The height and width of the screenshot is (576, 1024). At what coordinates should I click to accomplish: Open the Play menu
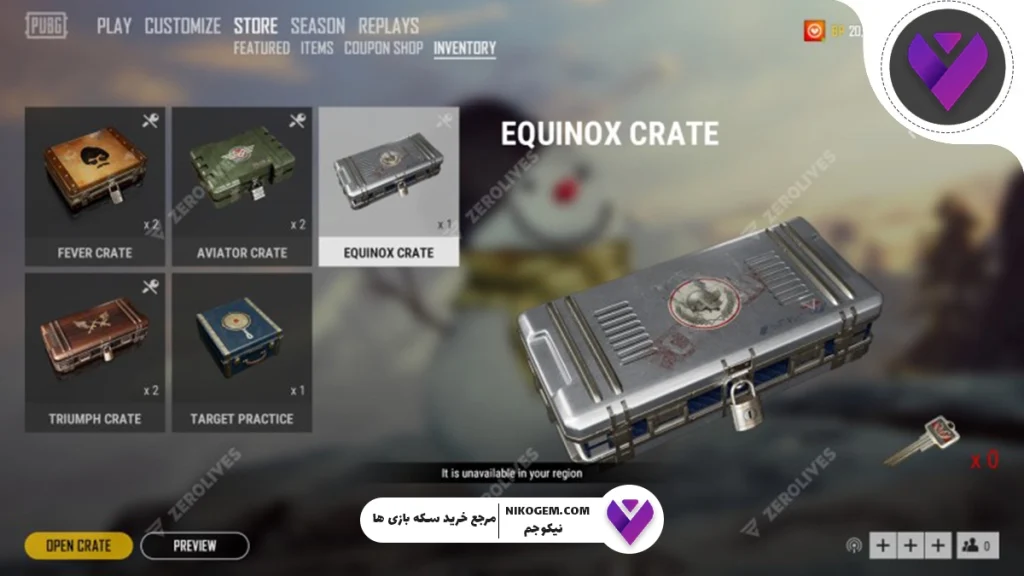(114, 26)
